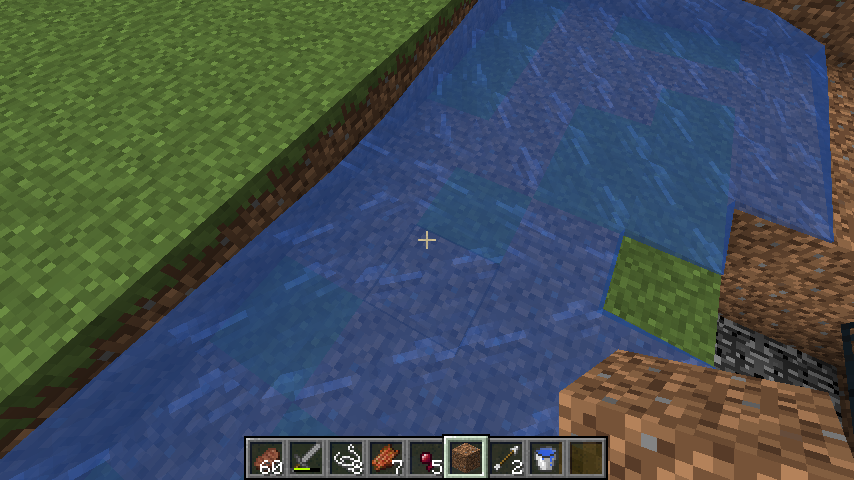Pick the red item stack of 5

(x=427, y=457)
